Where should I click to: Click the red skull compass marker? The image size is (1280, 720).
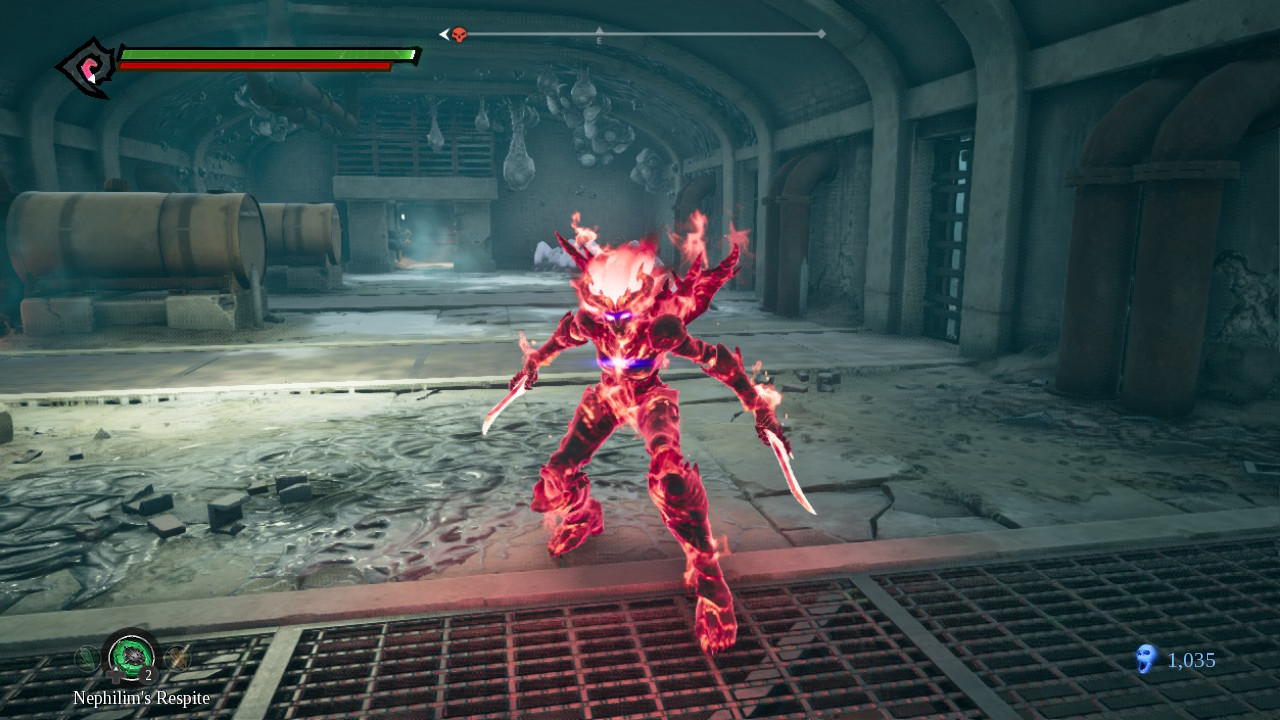tap(459, 35)
